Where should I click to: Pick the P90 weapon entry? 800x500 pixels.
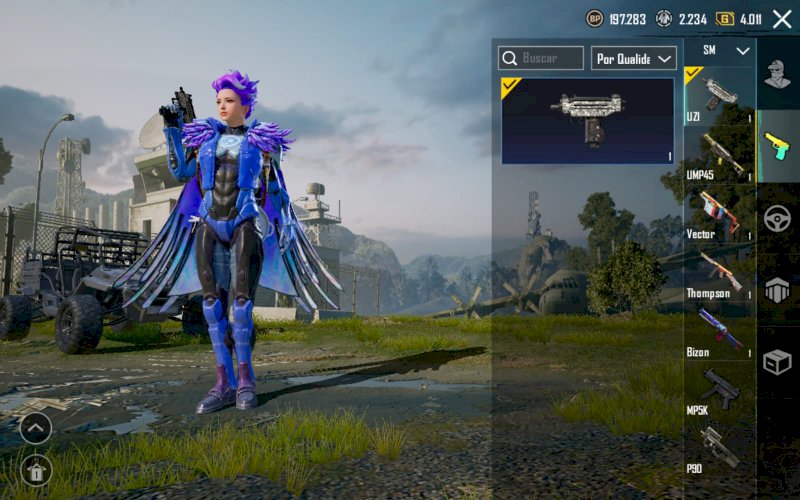719,448
